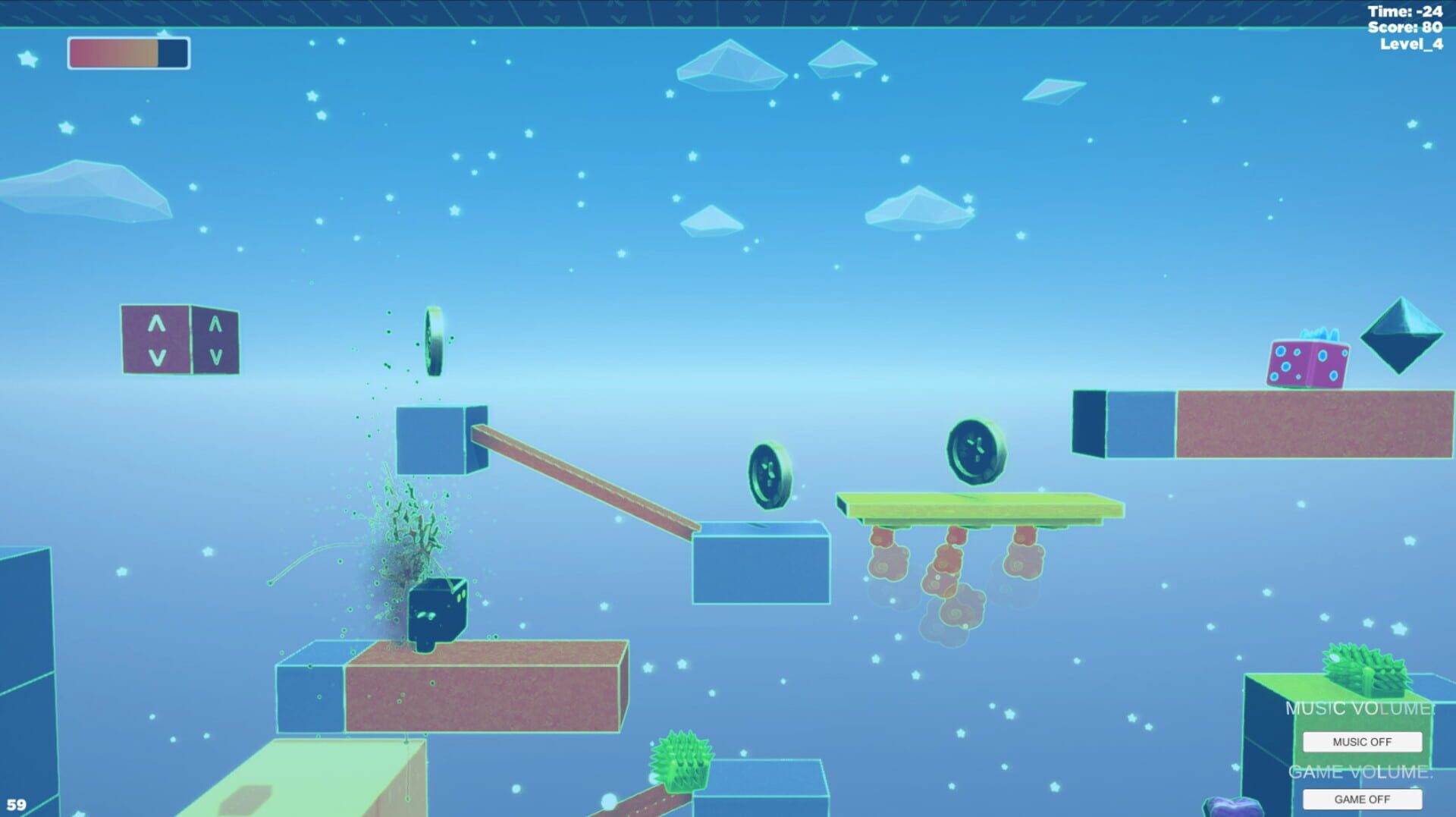Click the panel showing up and down arrows
Screen dimensions: 1456x817
[x=180, y=339]
